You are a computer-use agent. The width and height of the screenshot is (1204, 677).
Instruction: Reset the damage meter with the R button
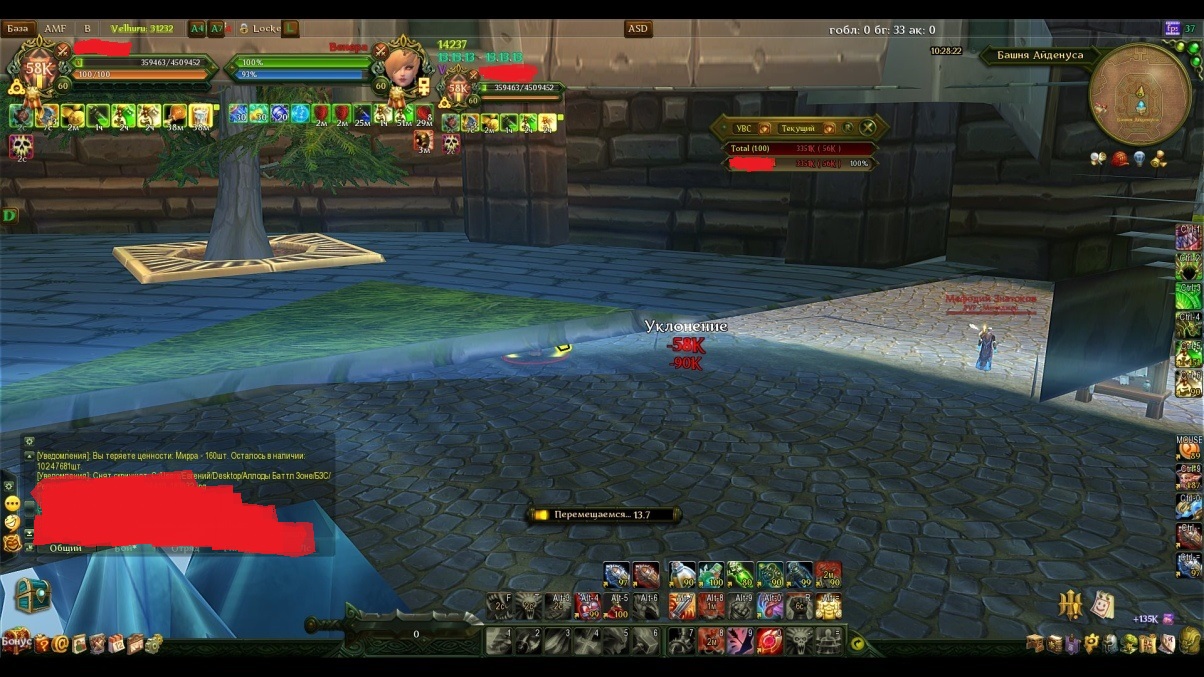(x=848, y=128)
